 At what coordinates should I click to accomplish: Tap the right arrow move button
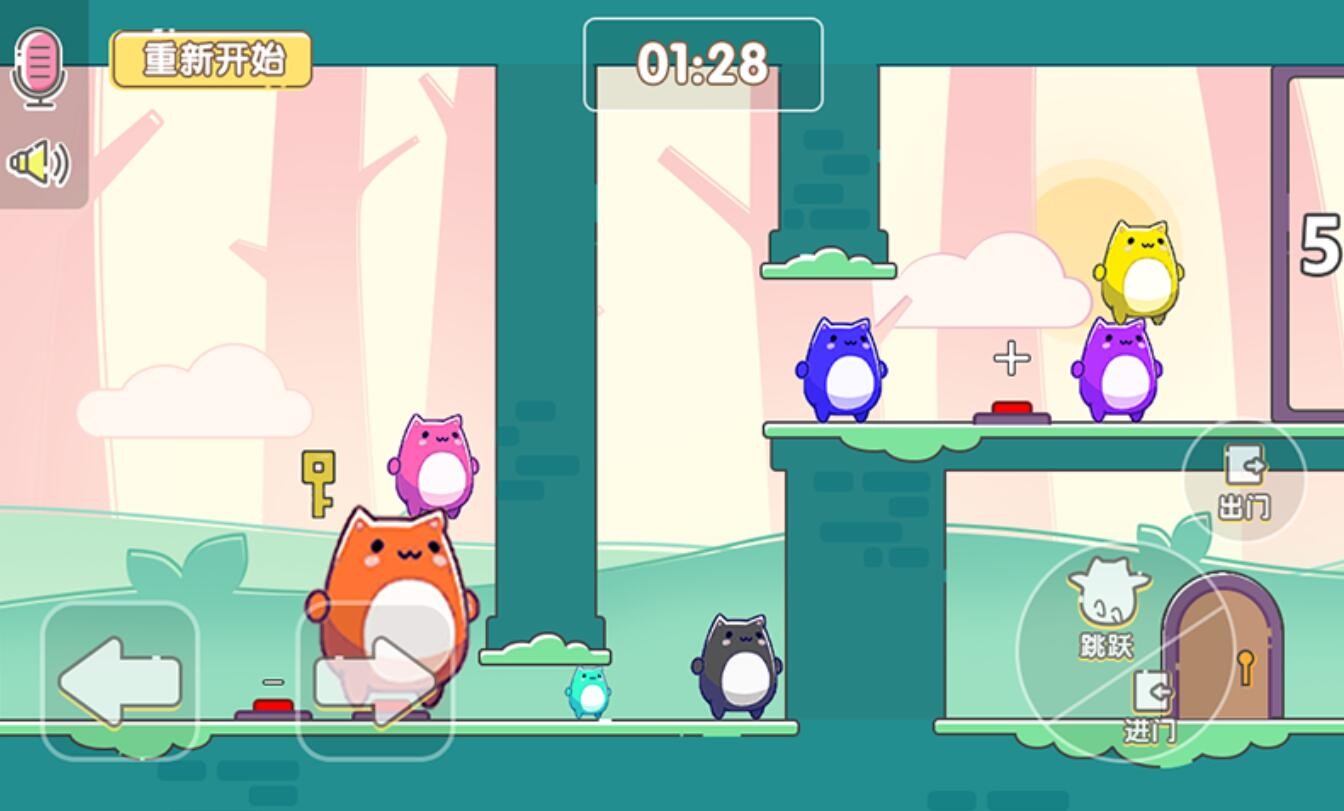[x=375, y=681]
